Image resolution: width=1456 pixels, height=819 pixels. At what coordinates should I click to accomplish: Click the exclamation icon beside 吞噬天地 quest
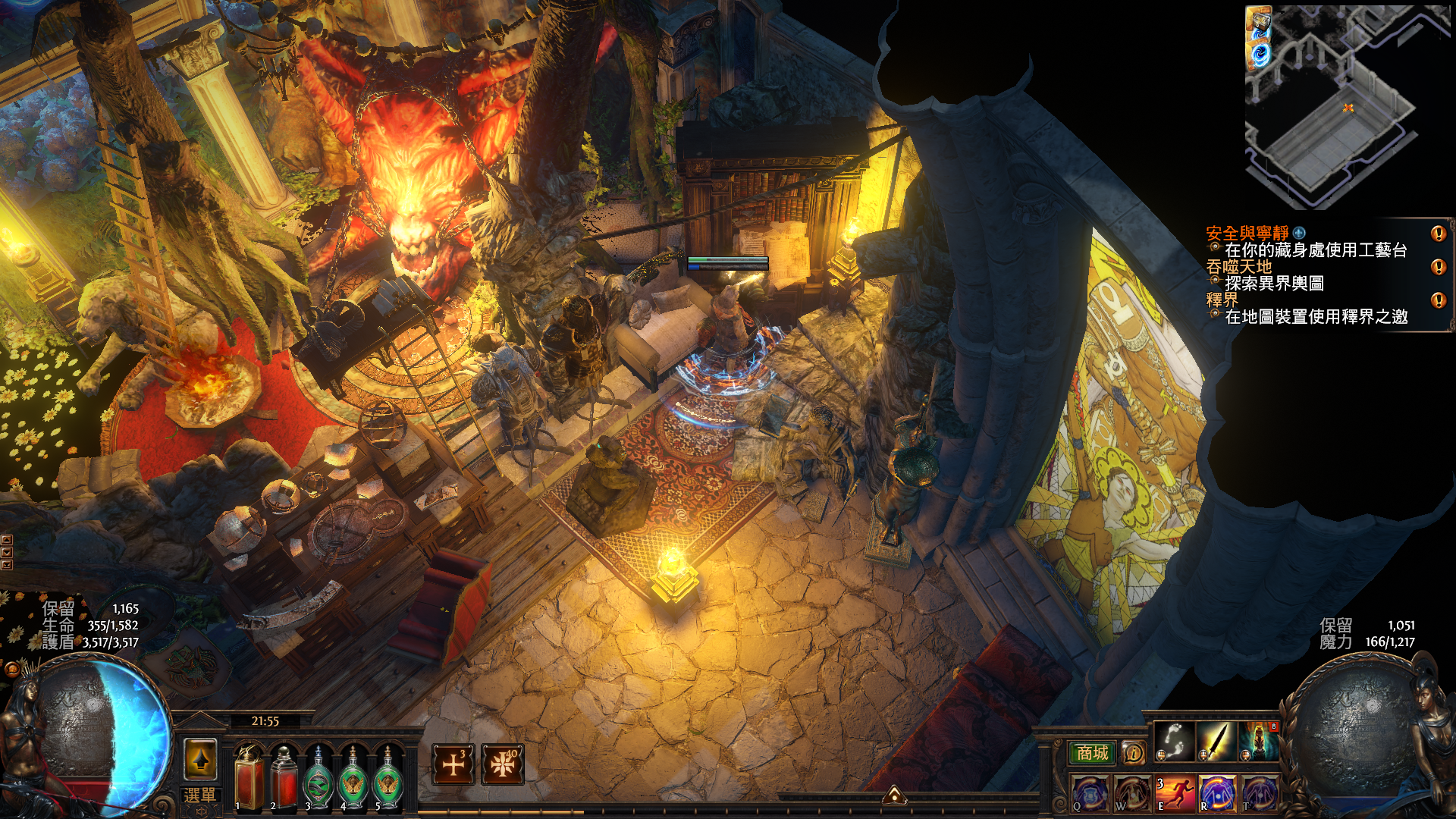1438,267
